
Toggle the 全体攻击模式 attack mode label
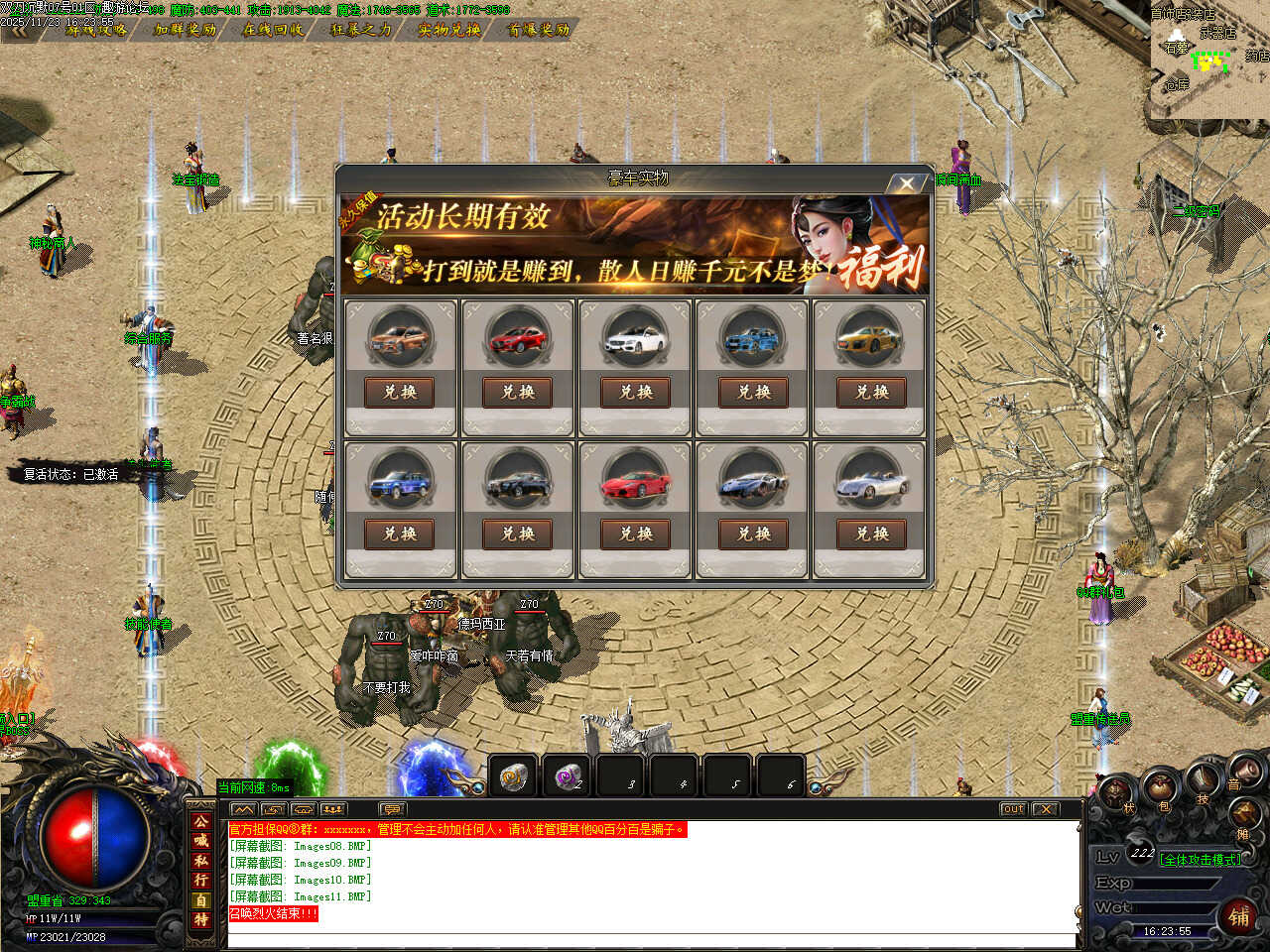coord(1200,860)
